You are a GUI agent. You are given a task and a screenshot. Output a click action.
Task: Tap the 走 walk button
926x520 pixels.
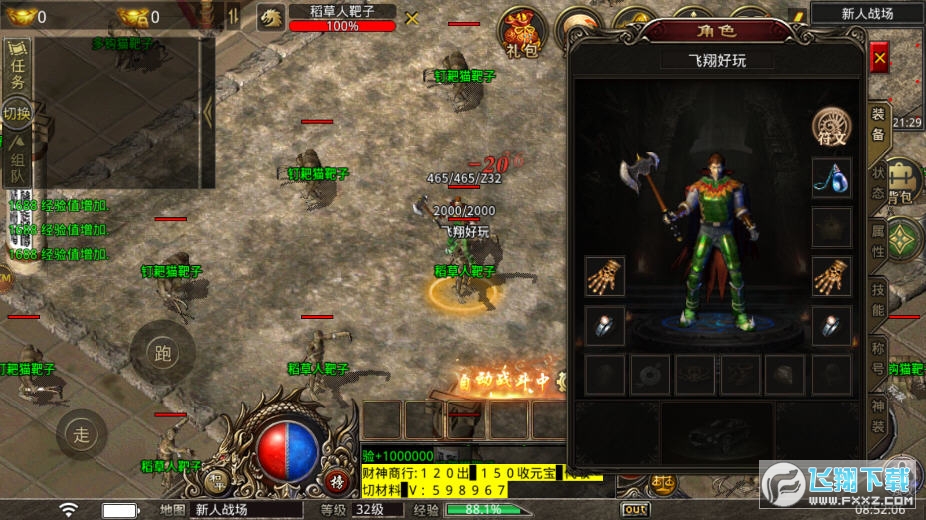coord(82,433)
